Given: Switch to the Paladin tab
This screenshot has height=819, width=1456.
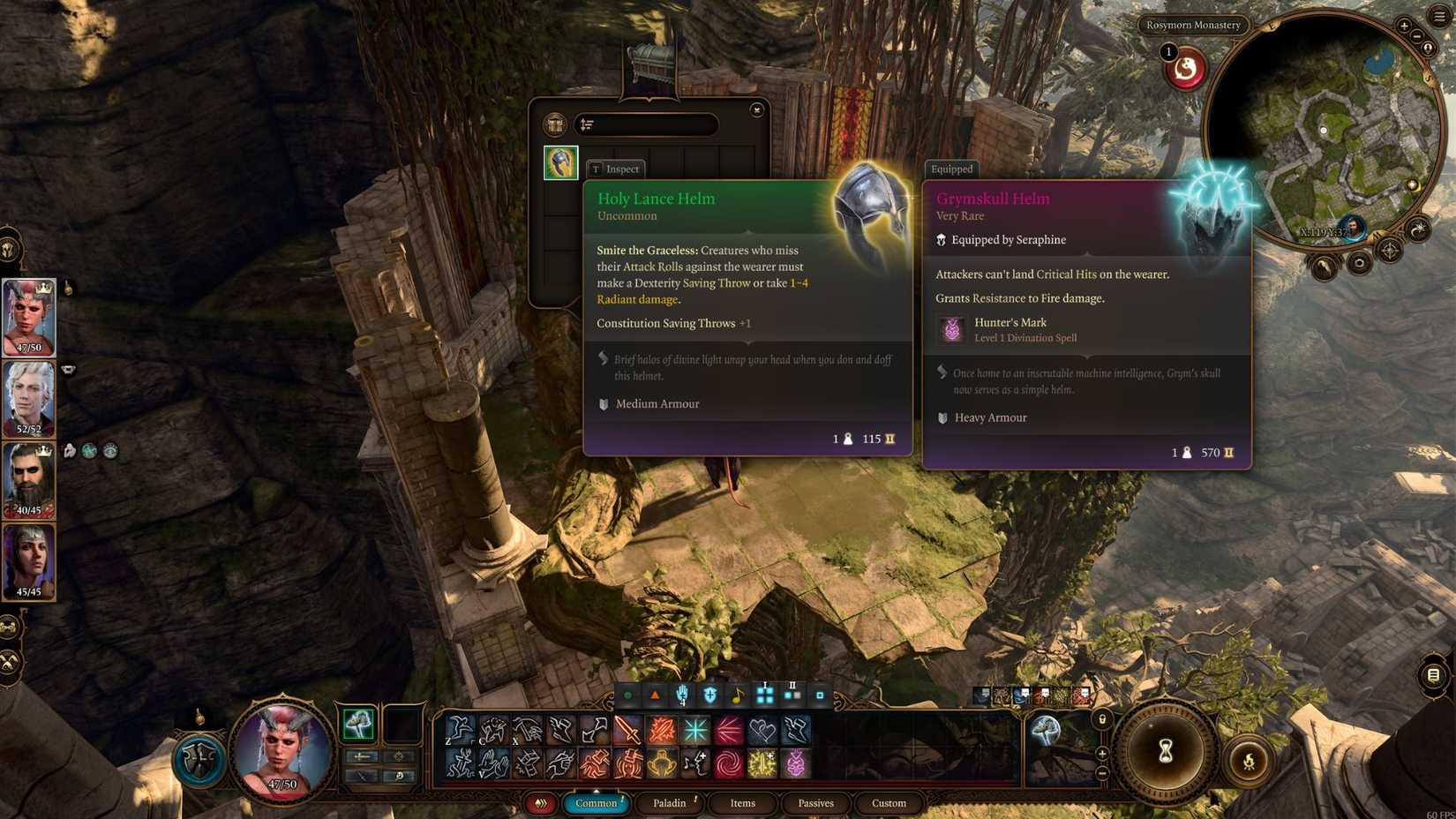Looking at the screenshot, I should tap(671, 803).
